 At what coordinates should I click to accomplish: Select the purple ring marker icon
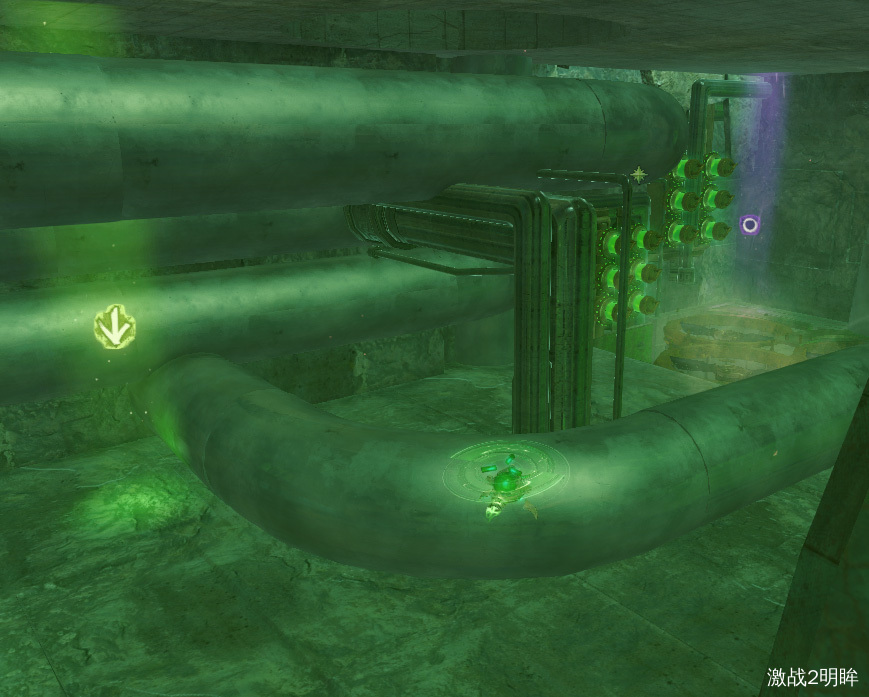(x=749, y=225)
